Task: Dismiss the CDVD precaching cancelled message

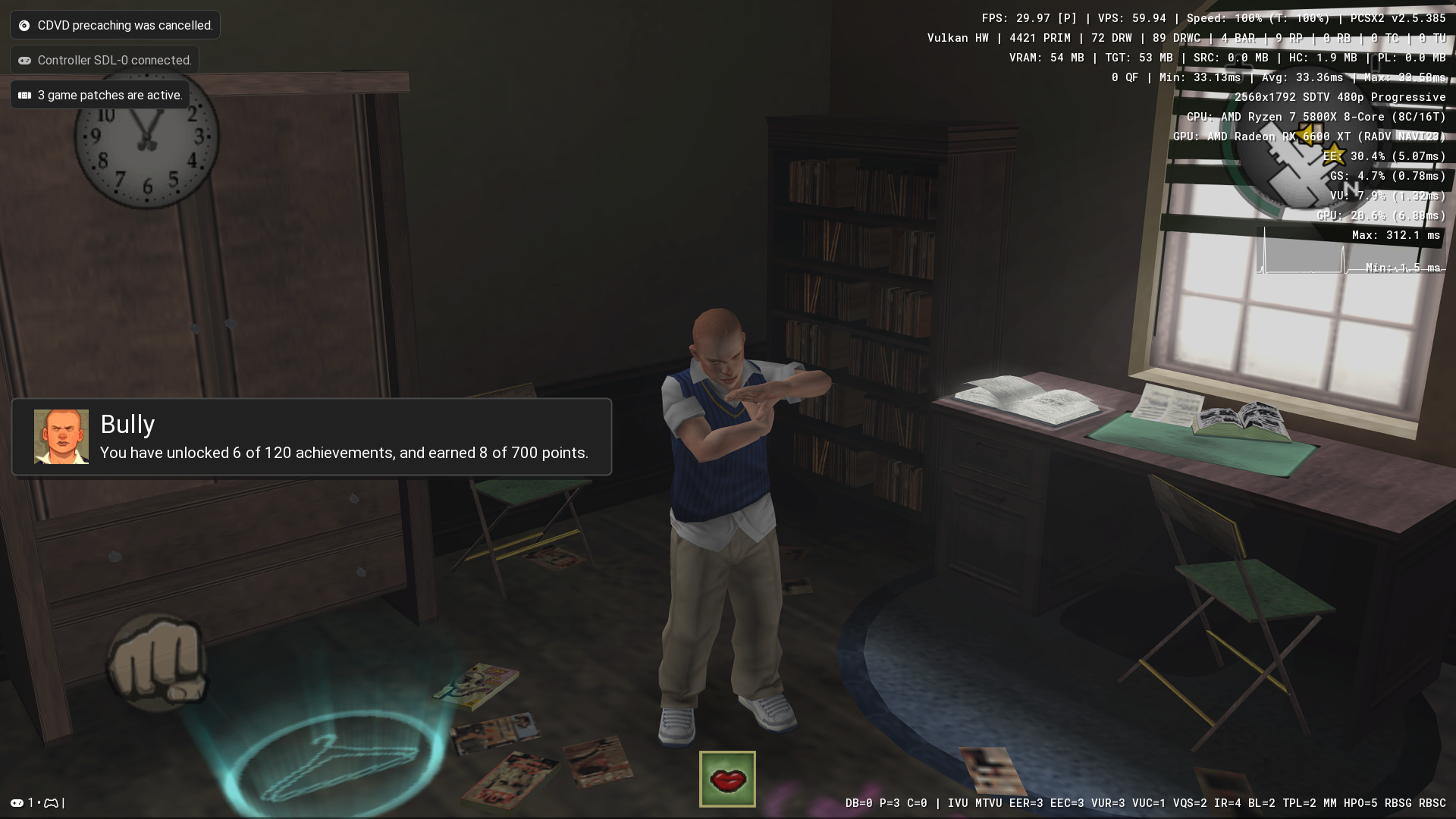Action: (115, 25)
